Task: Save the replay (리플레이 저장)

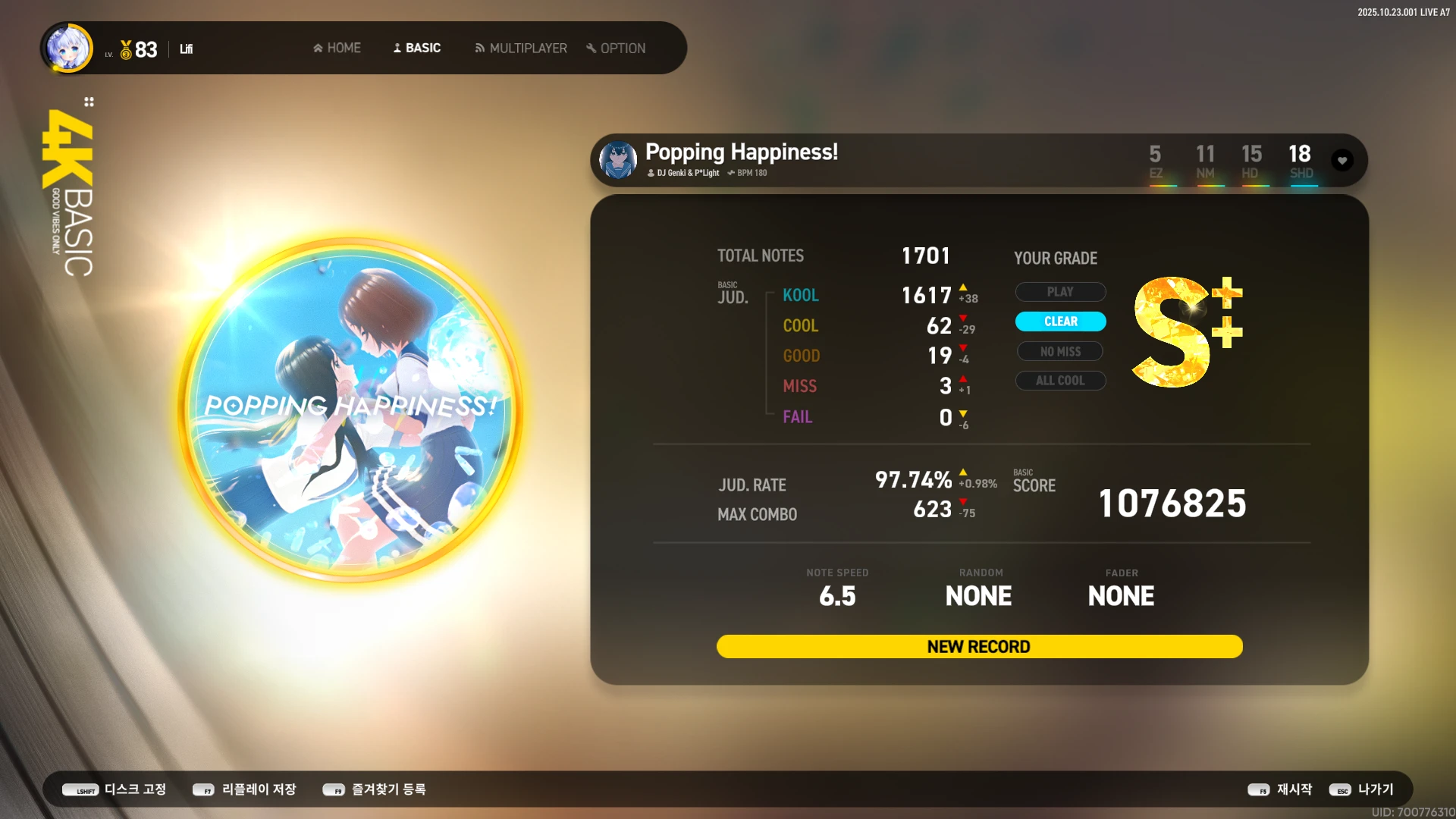Action: click(x=244, y=789)
